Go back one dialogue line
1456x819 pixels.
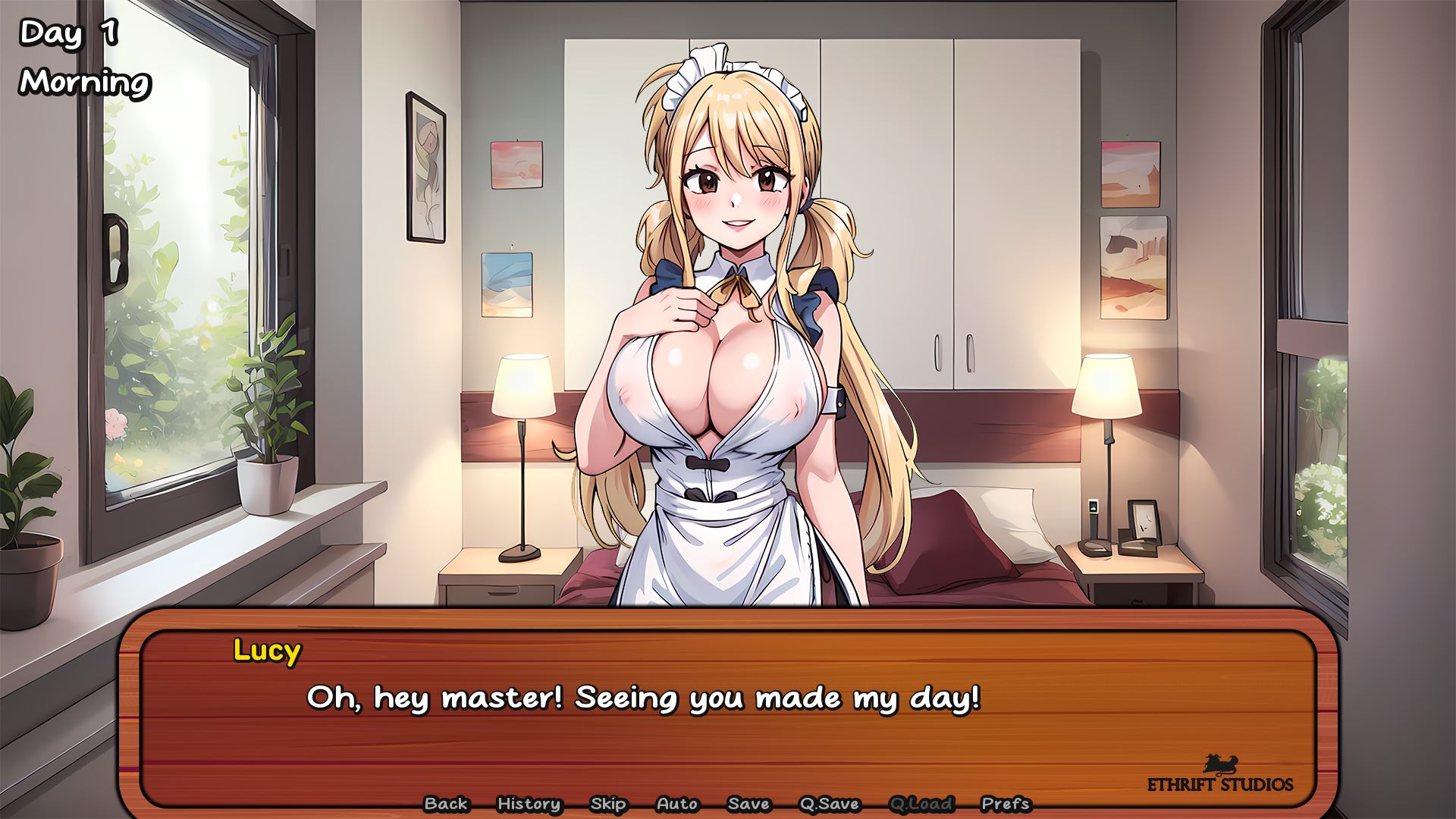click(446, 804)
